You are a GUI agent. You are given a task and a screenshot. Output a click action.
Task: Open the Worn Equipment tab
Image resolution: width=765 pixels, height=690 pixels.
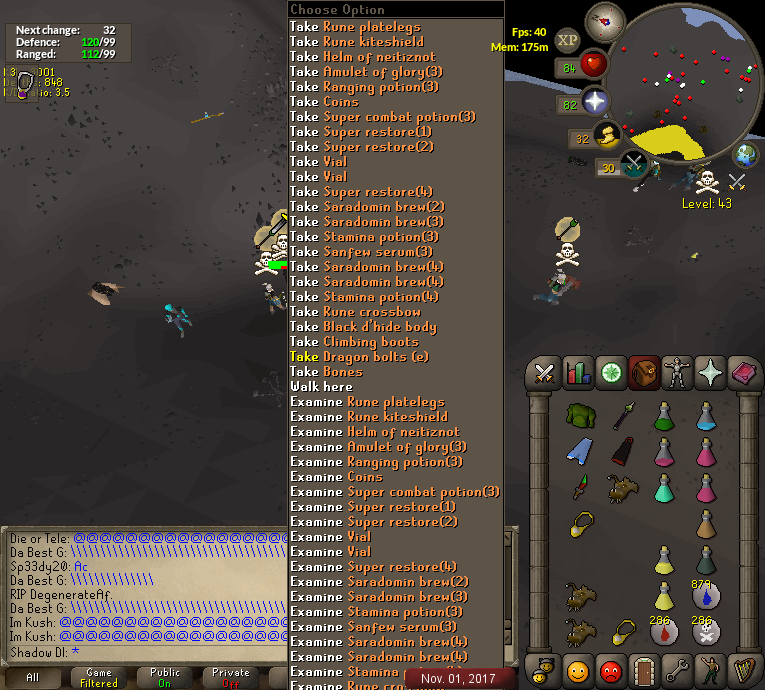(676, 374)
